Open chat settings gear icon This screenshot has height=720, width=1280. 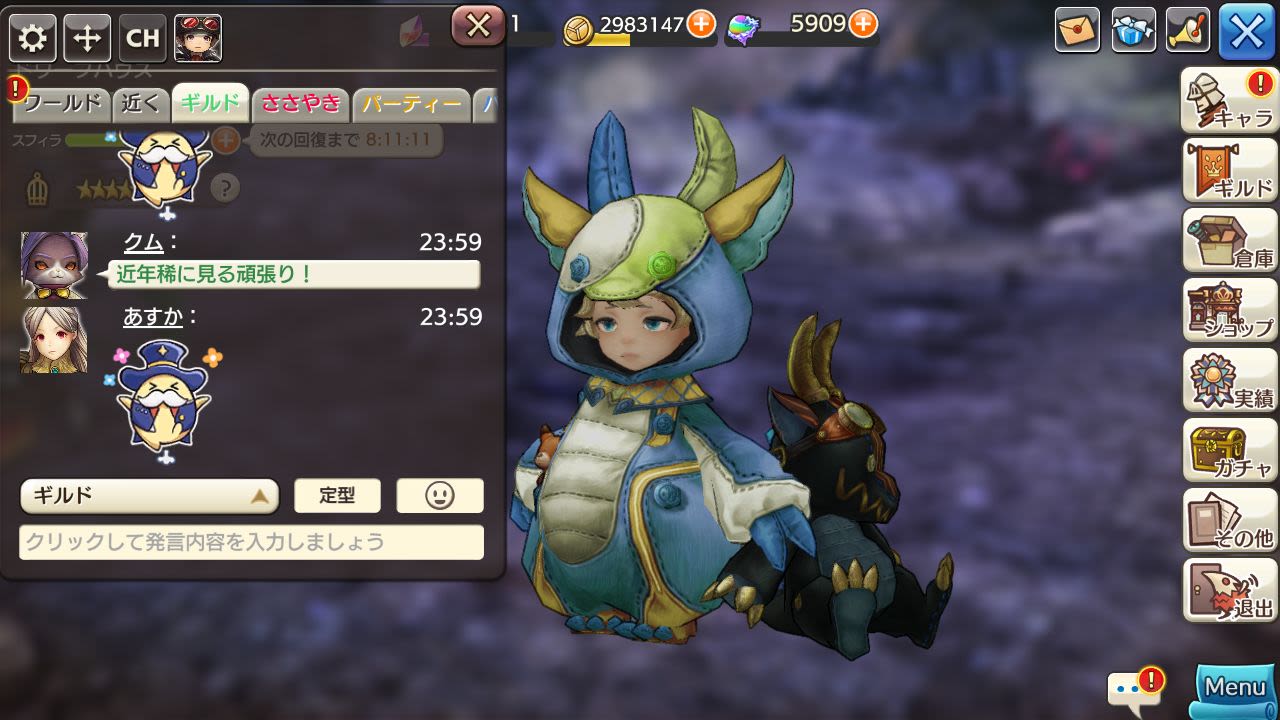coord(33,39)
